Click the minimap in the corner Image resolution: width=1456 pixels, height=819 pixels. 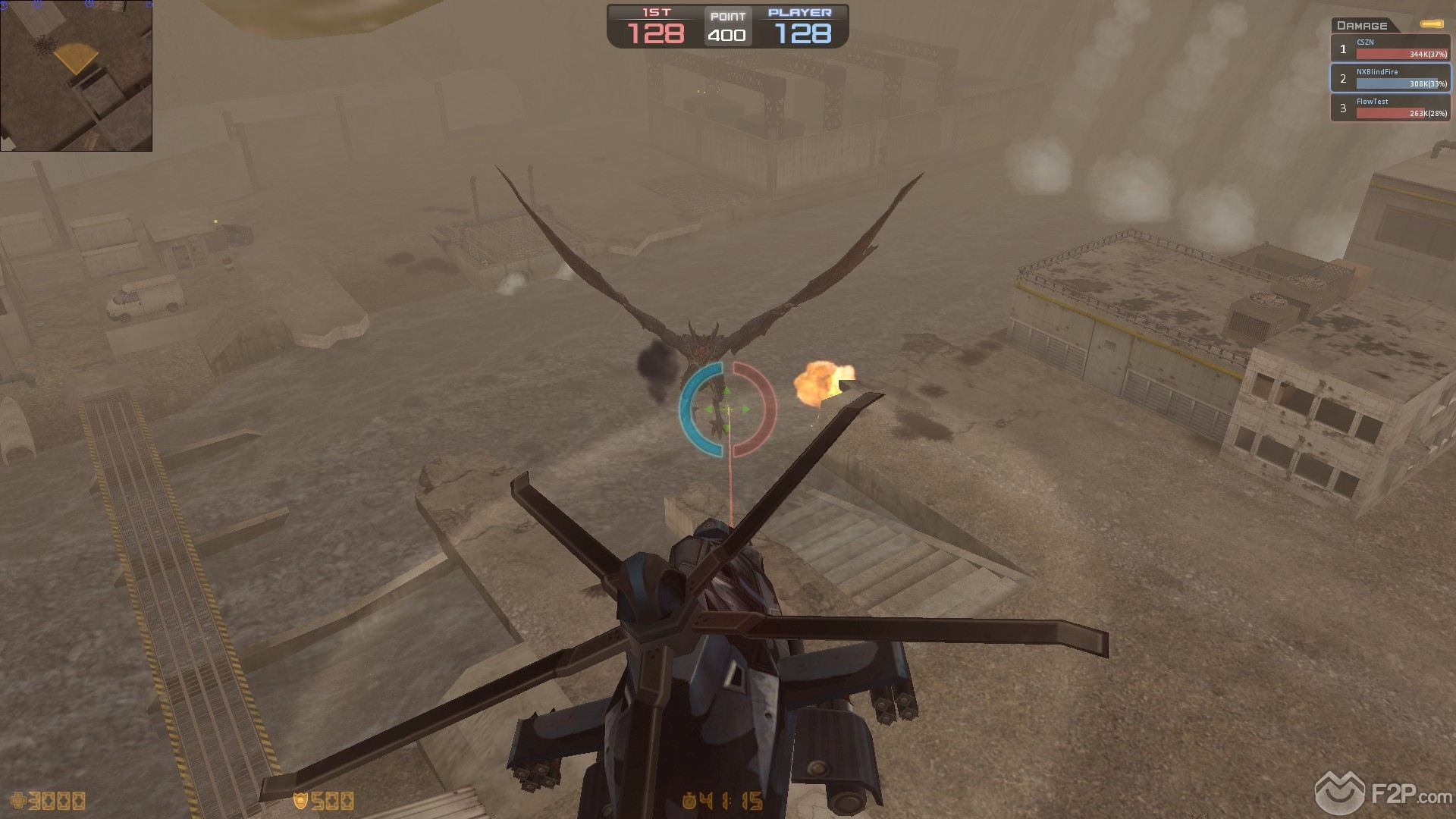click(x=76, y=76)
